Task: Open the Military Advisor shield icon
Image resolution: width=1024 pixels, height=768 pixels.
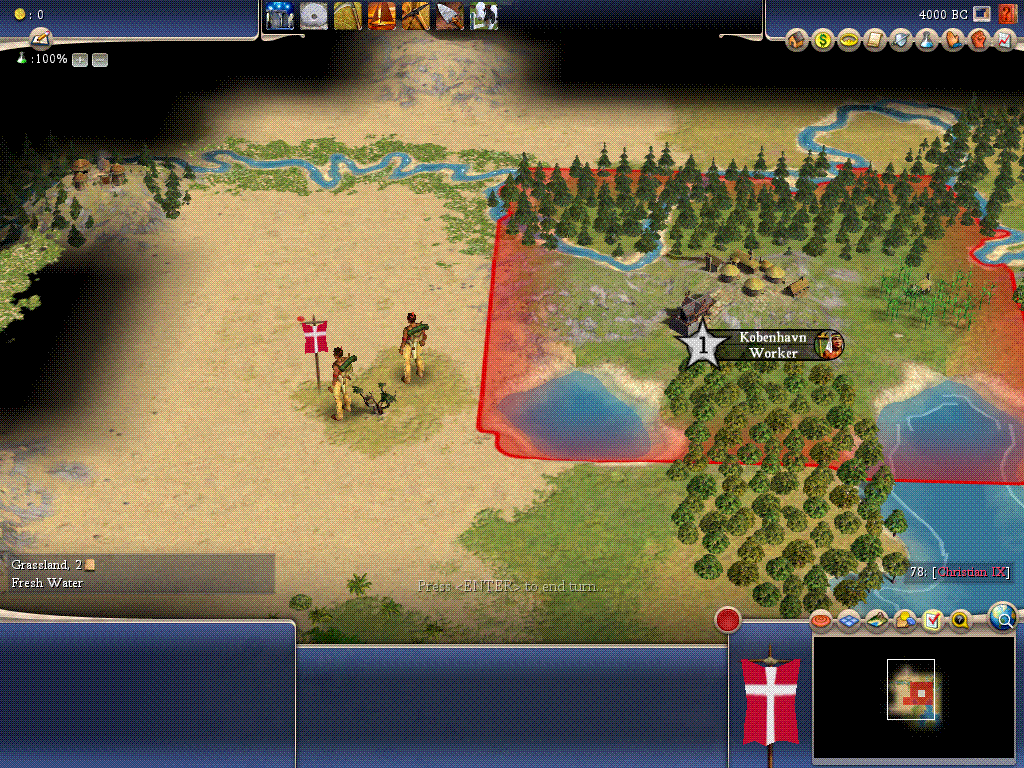Action: point(901,41)
